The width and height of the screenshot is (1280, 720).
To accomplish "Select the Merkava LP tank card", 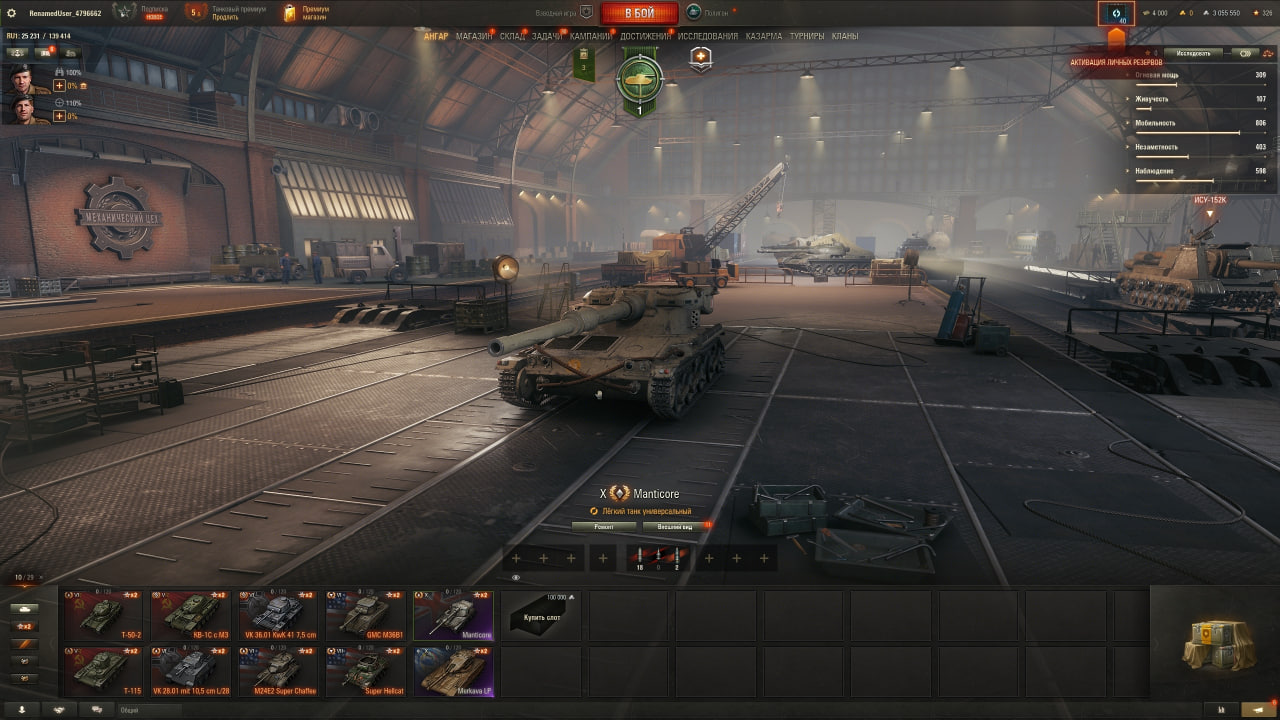I will click(453, 671).
